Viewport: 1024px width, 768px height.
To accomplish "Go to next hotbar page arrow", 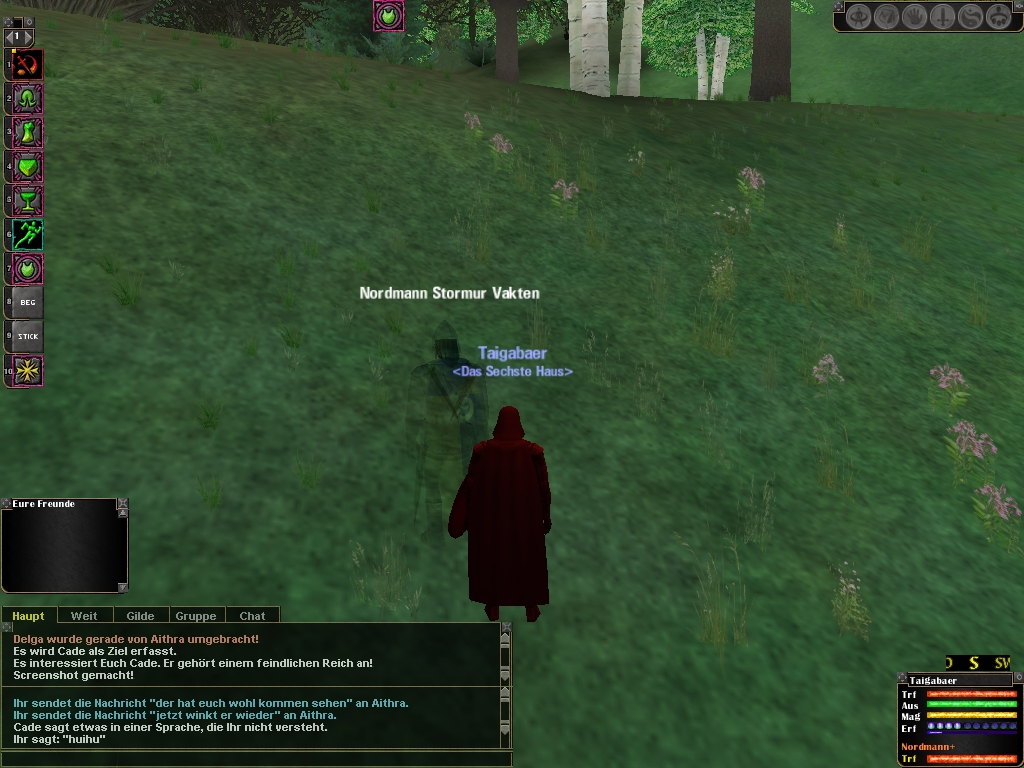I will (x=28, y=38).
